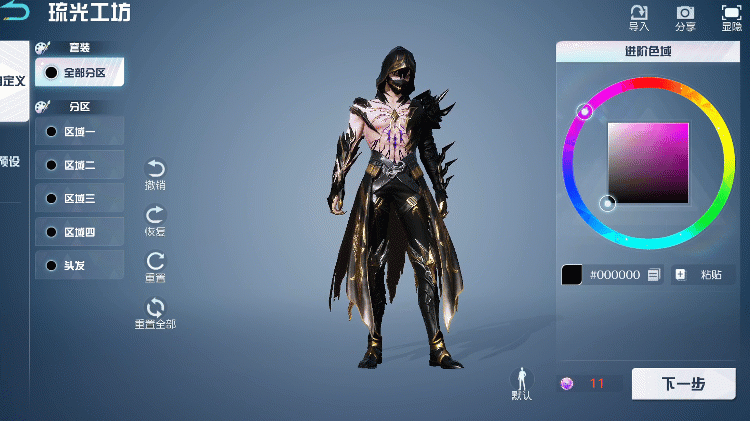
Task: Pick the 区域四 zone entry
Action: pos(80,233)
